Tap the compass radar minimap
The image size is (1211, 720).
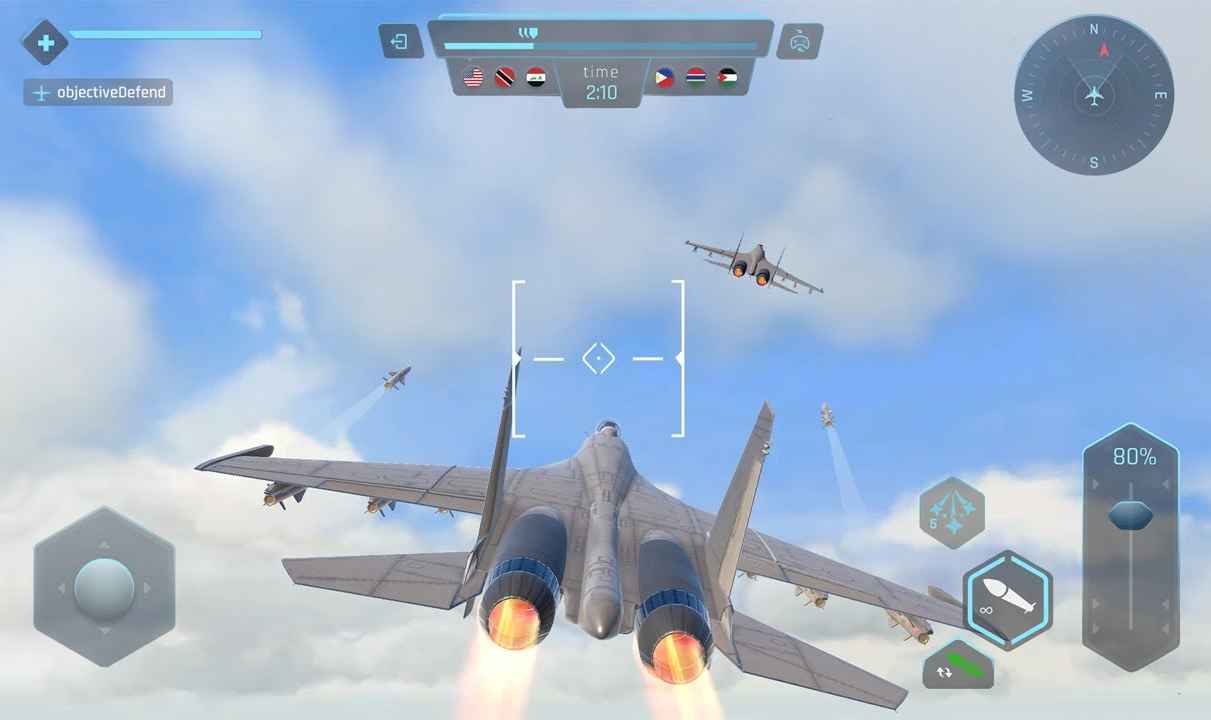point(1094,96)
